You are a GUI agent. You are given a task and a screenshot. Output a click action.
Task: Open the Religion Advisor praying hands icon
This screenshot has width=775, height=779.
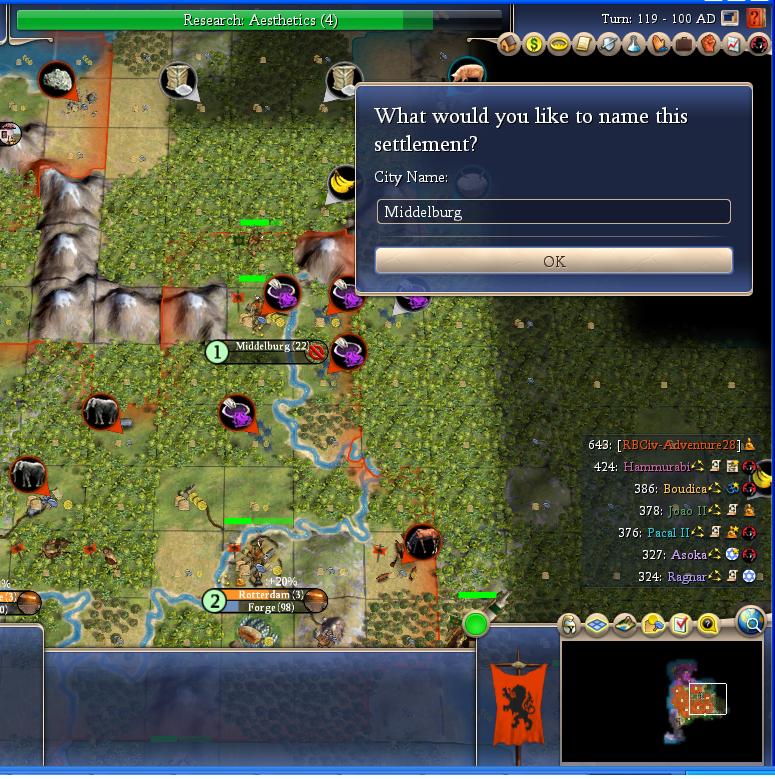coord(659,44)
